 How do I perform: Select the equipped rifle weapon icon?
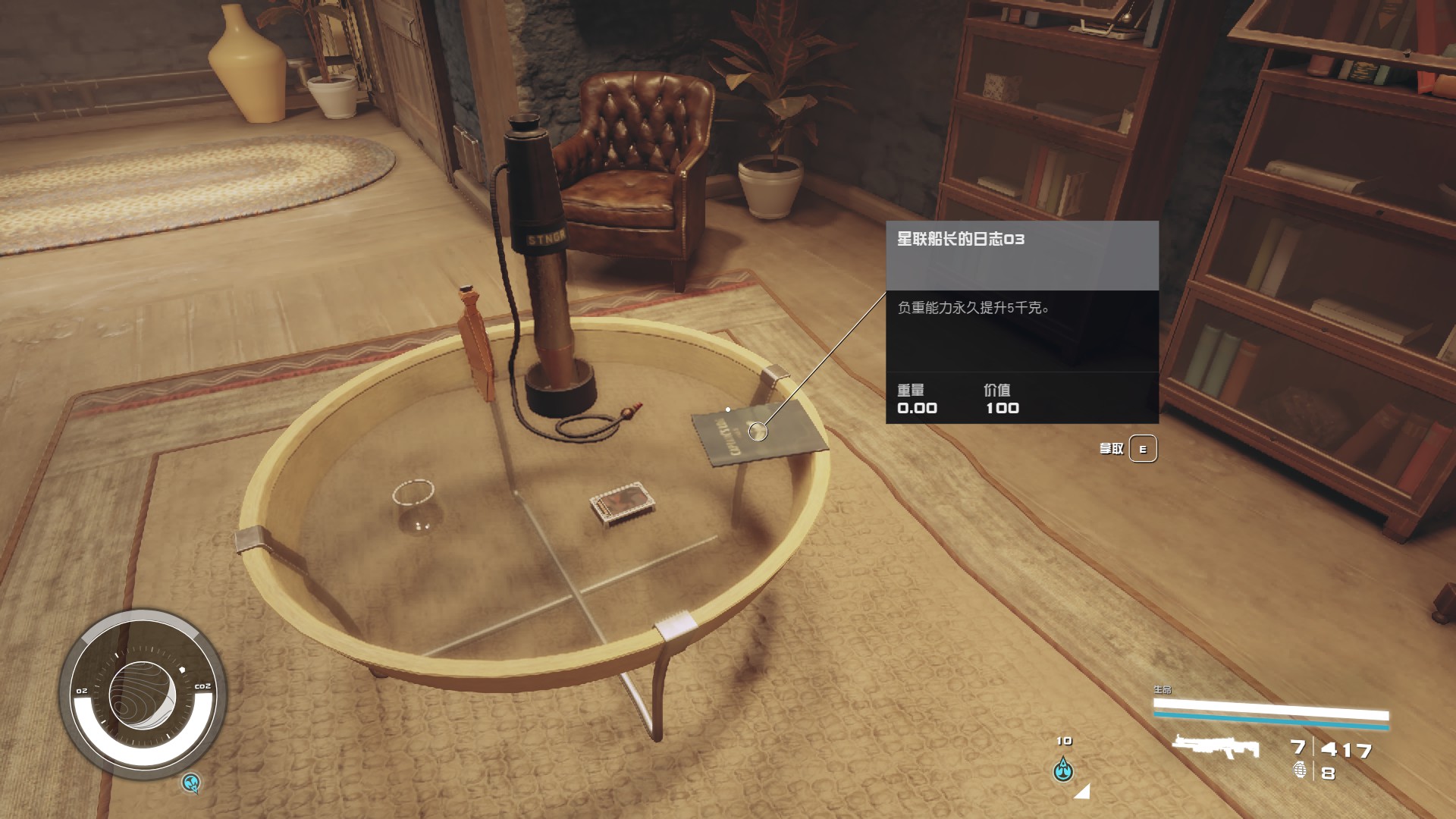(x=1215, y=747)
